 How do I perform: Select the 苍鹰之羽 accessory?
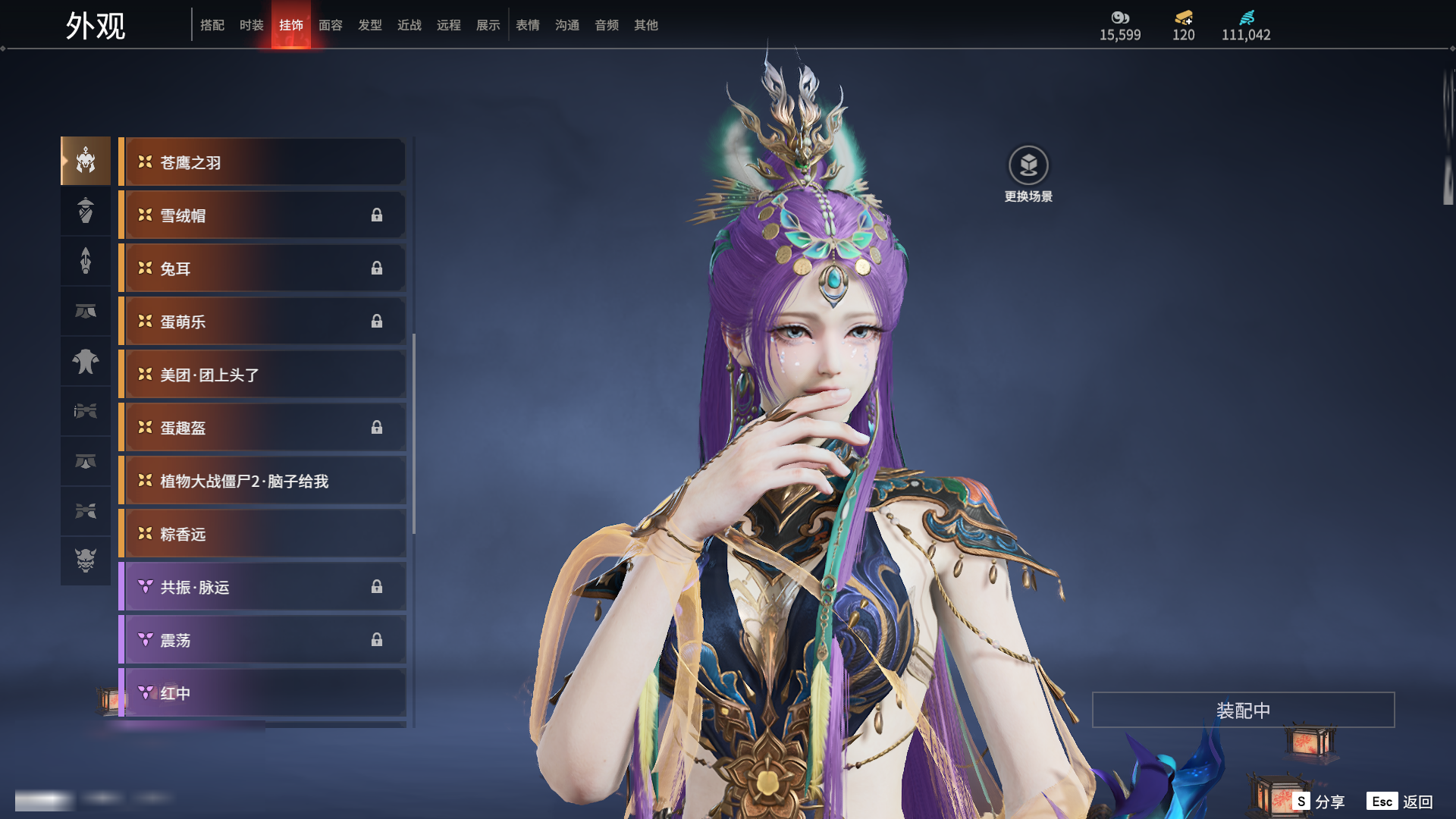(x=262, y=162)
